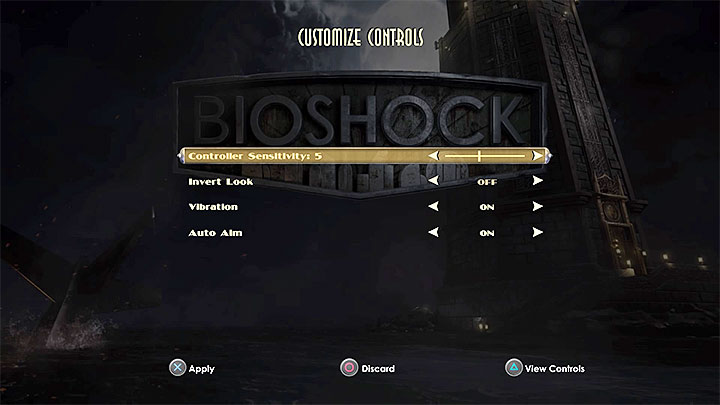Apply the control settings
Viewport: 720px width, 405px height.
(x=191, y=369)
